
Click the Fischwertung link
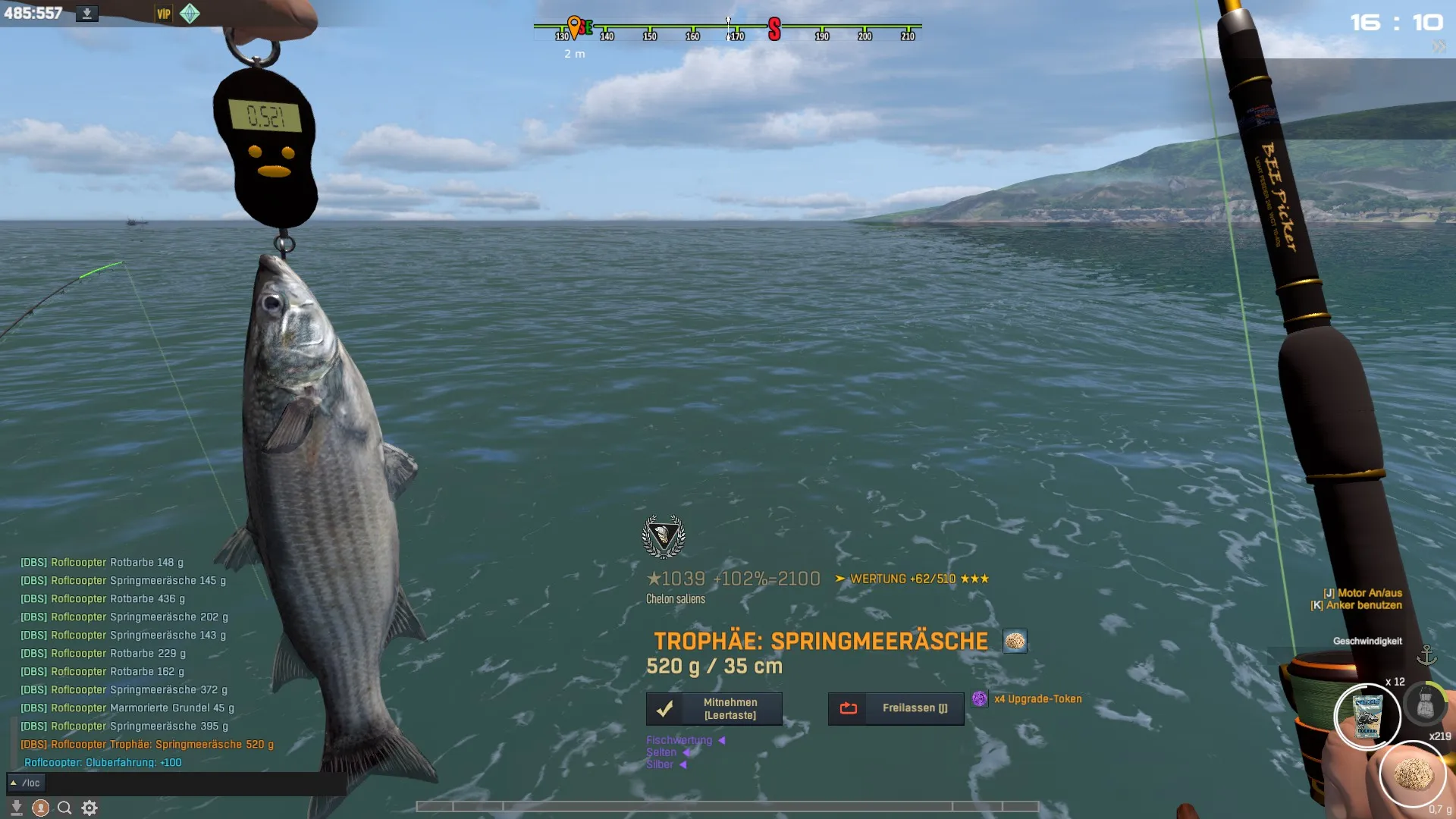pos(679,740)
